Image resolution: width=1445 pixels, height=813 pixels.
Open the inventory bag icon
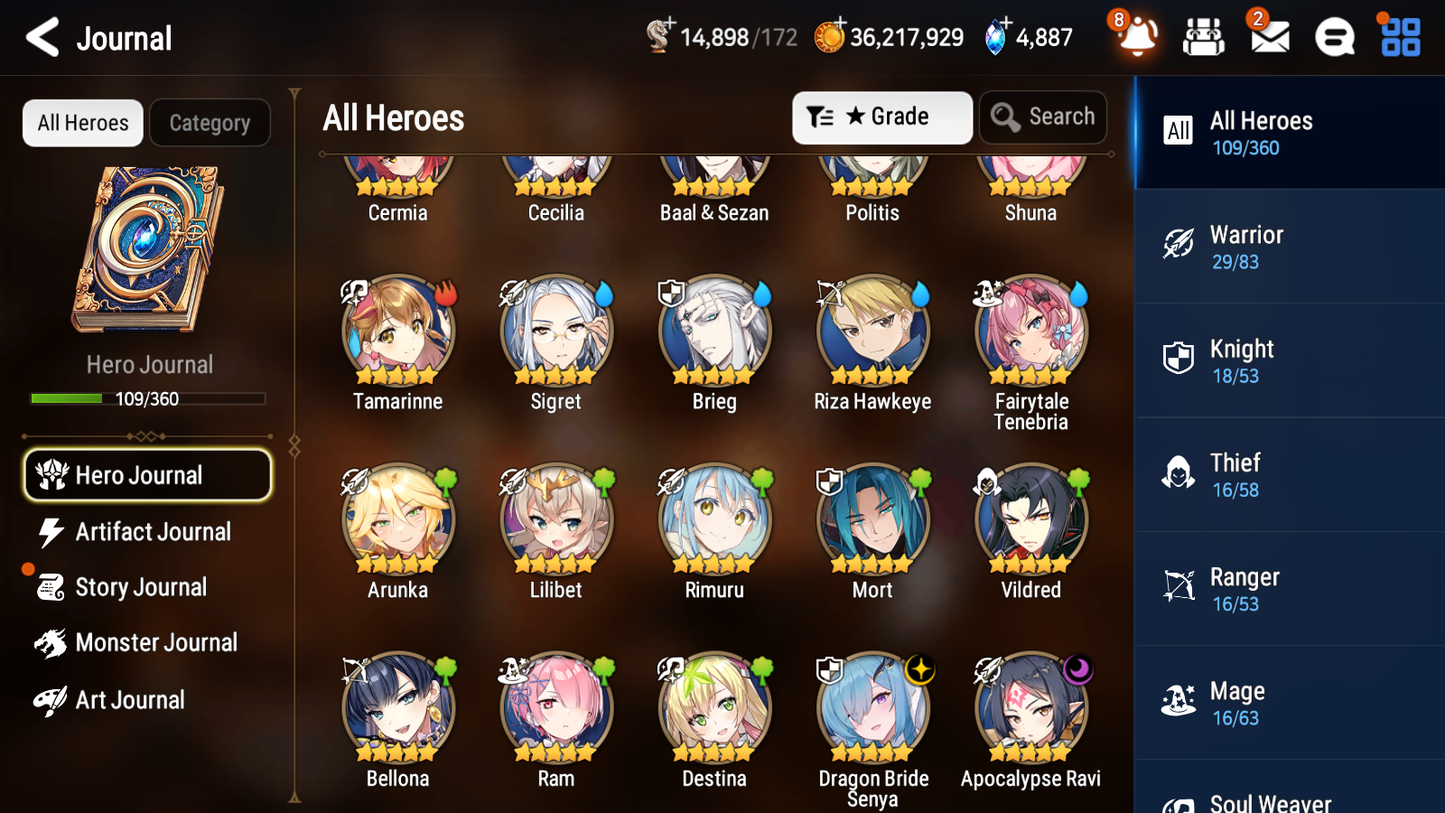click(1203, 36)
